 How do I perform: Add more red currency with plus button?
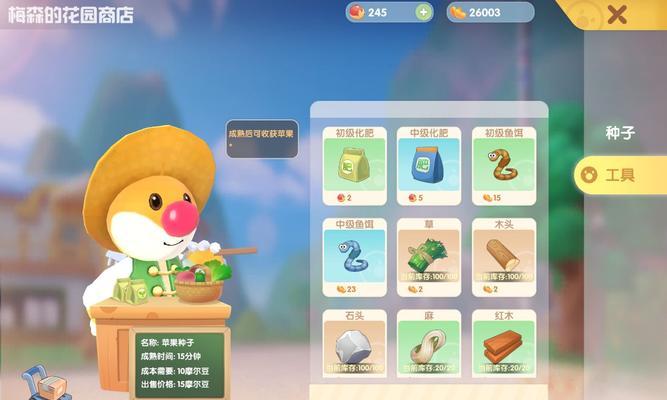[x=423, y=12]
